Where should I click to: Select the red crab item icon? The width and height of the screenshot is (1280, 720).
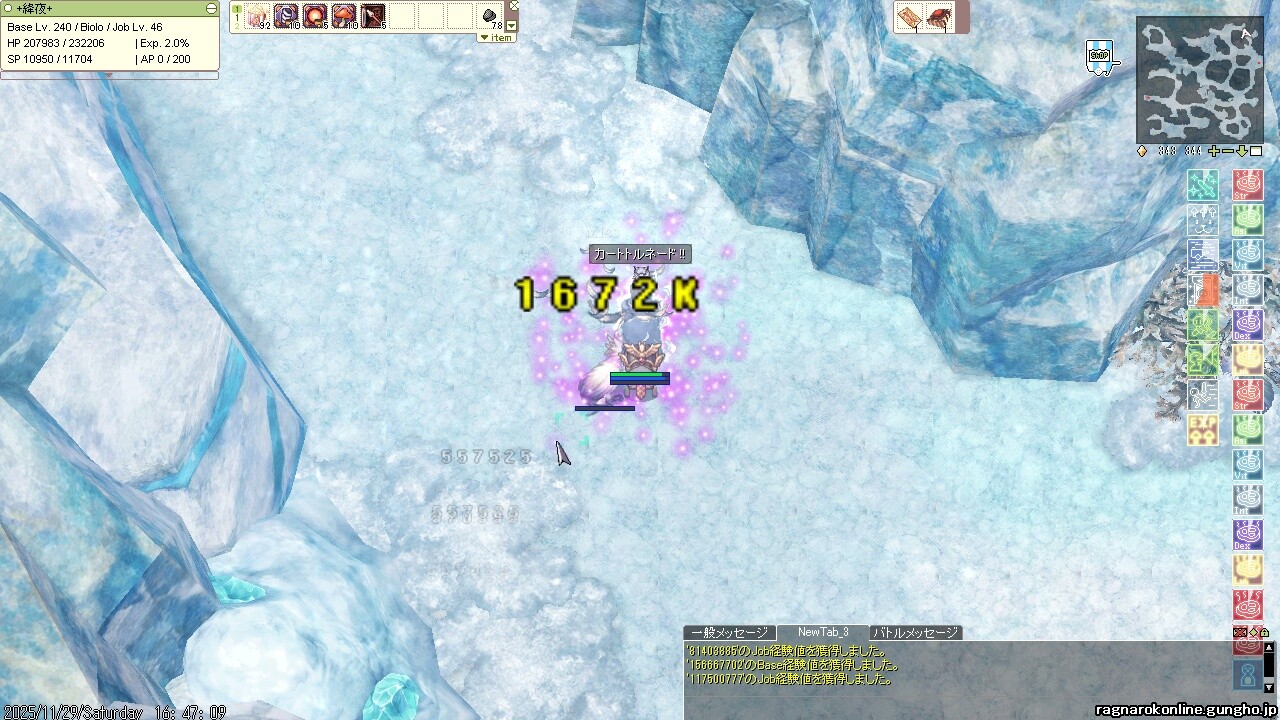coord(938,17)
